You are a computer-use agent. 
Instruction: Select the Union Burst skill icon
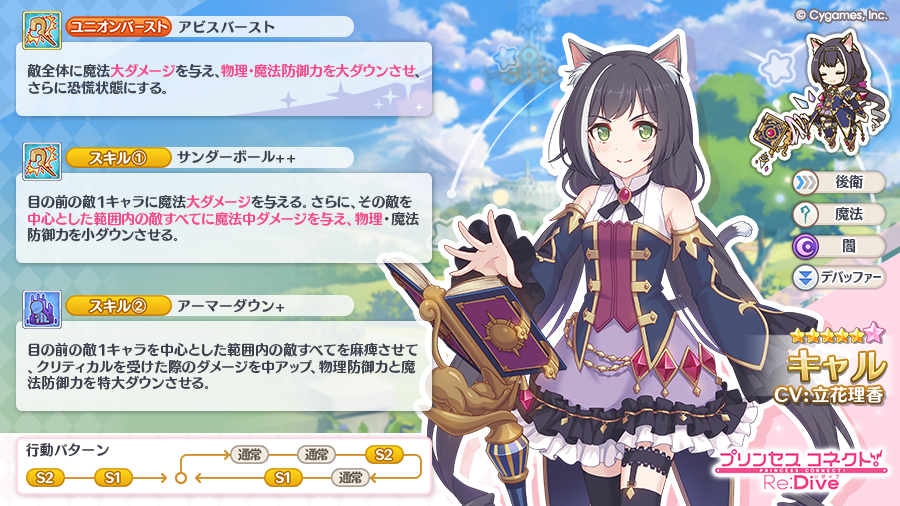[42, 29]
